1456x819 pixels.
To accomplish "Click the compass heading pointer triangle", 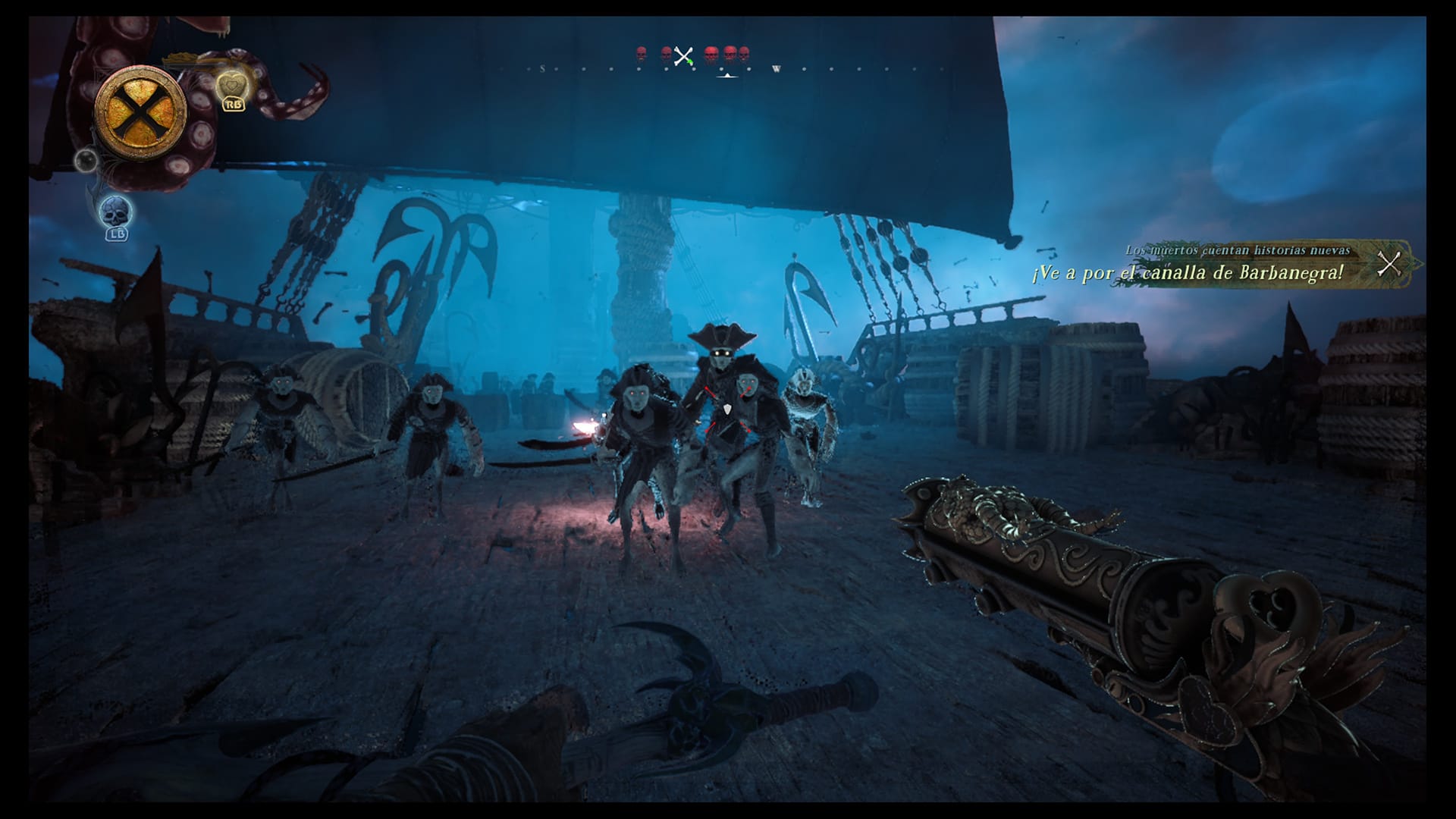I will 726,76.
